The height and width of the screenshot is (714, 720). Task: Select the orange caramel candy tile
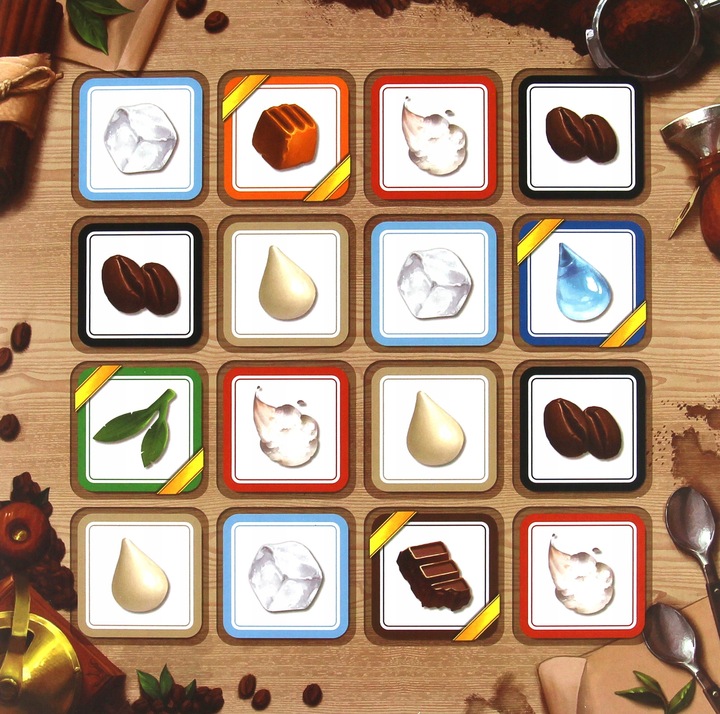pyautogui.click(x=286, y=137)
